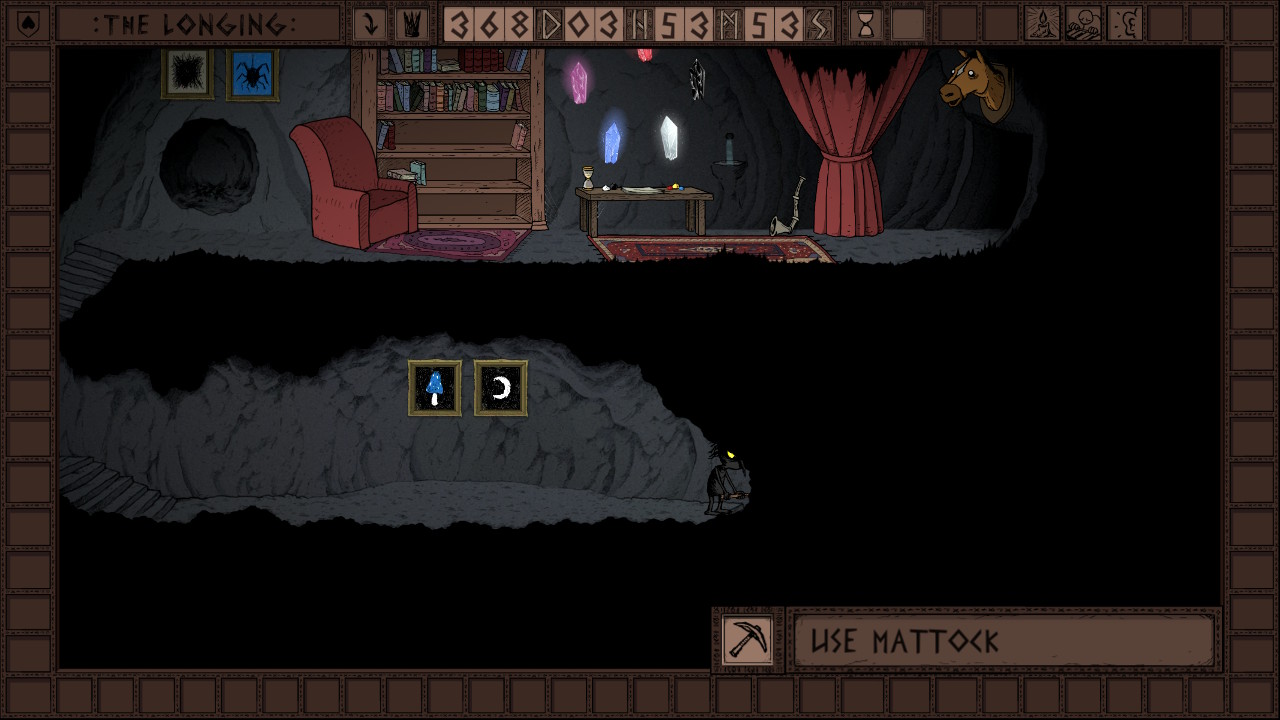
Task: Select the king's crown icon
Action: 409,24
